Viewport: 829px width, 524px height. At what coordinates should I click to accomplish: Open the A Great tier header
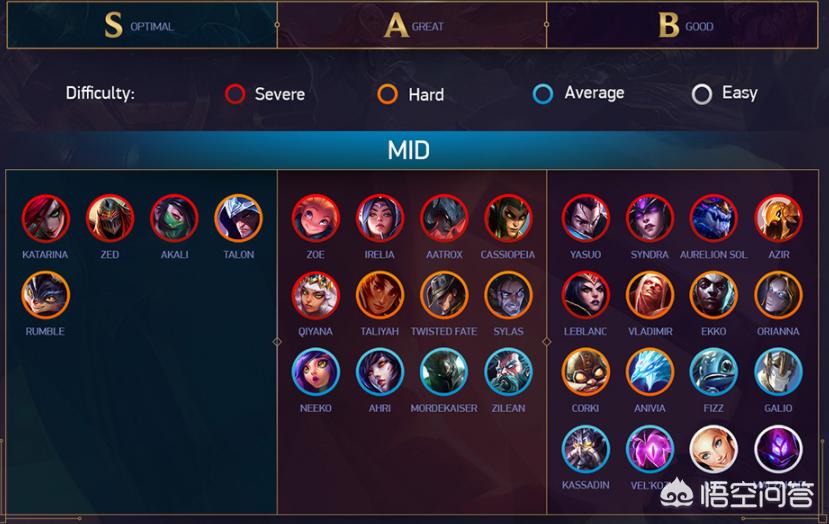412,26
